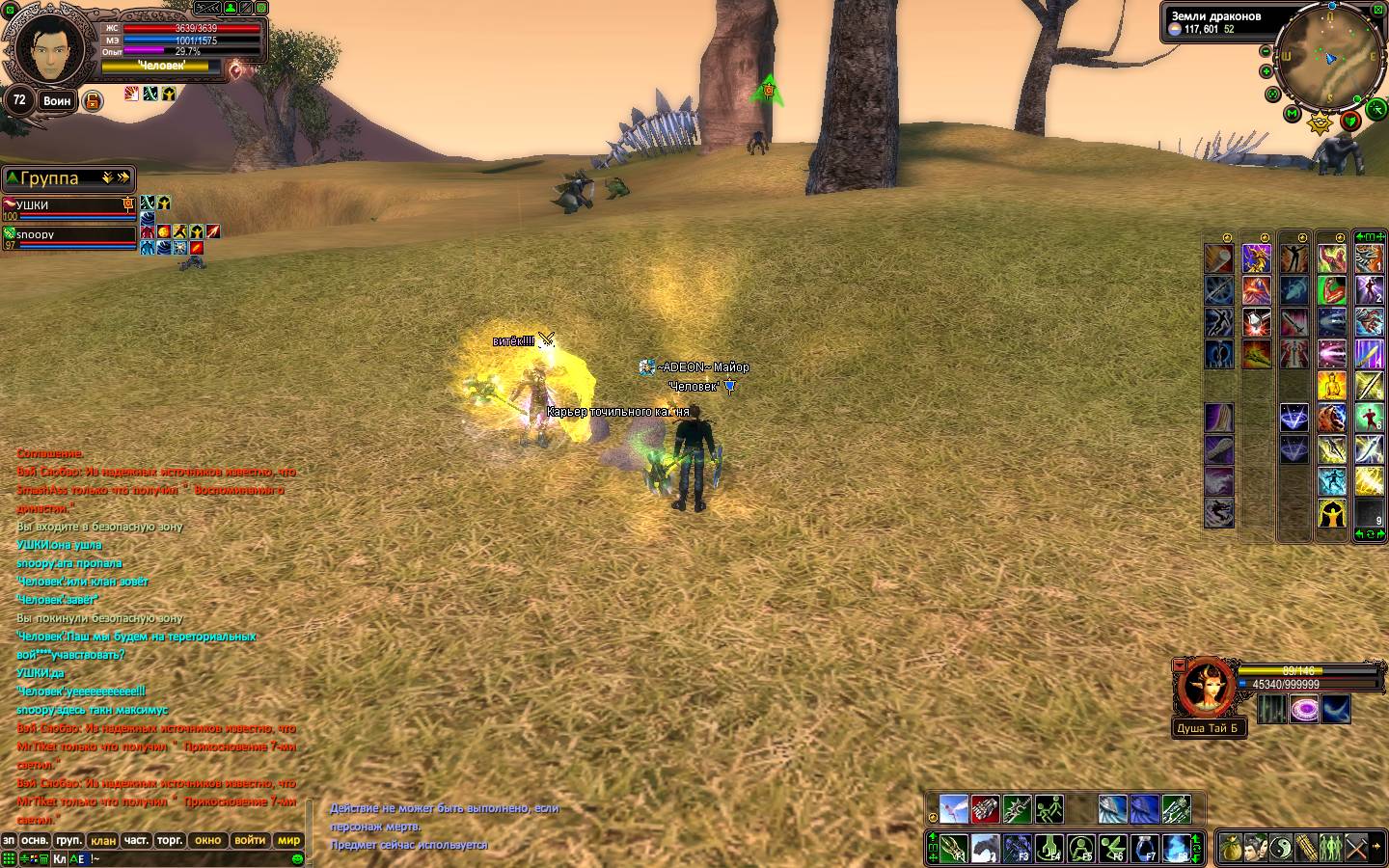Open the 'мир' world chat tab
1389x868 pixels.
pos(288,840)
